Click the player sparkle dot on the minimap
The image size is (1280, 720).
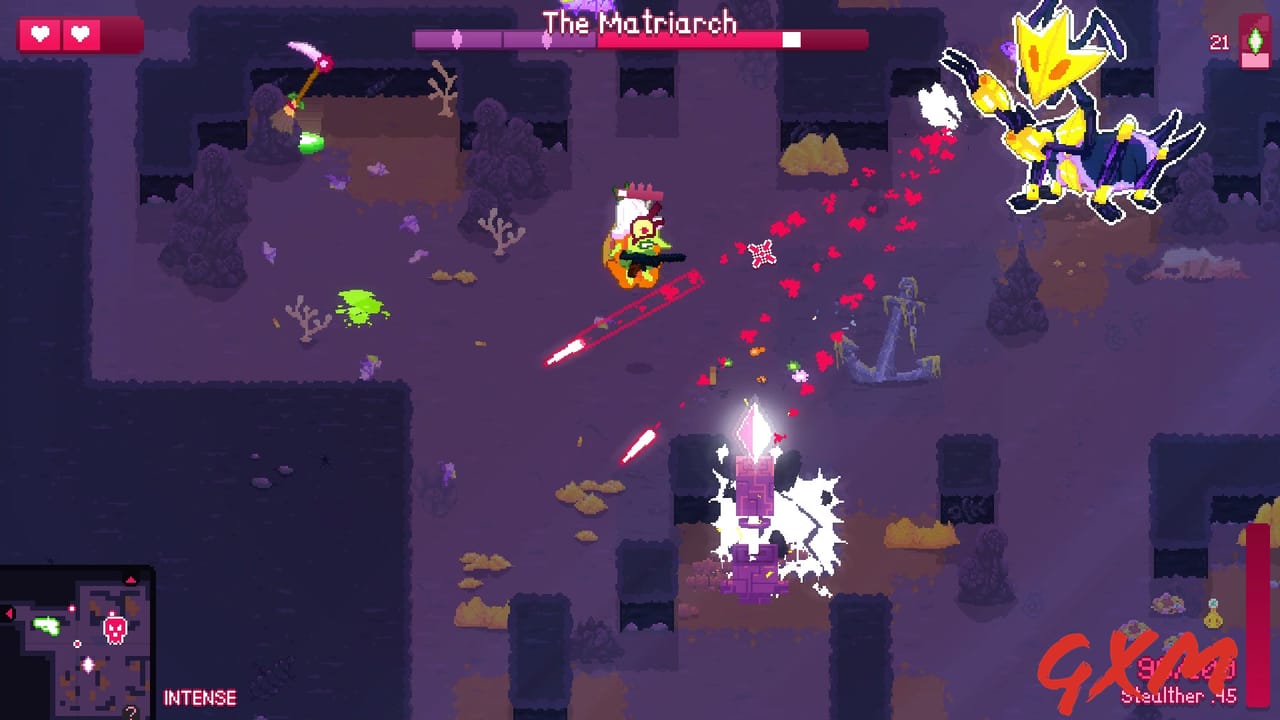[88, 663]
